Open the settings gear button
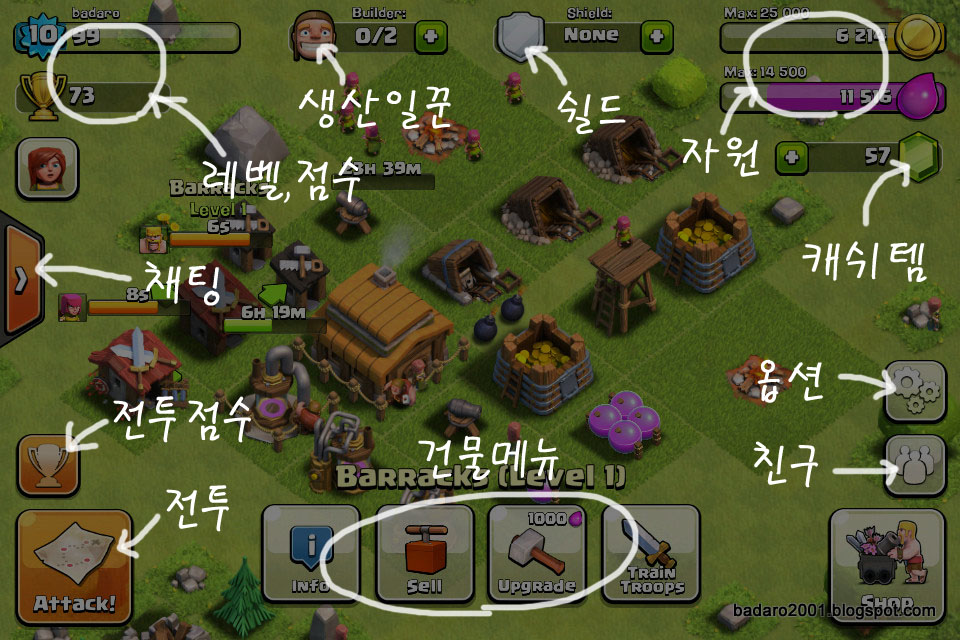Viewport: 960px width, 640px height. [914, 390]
